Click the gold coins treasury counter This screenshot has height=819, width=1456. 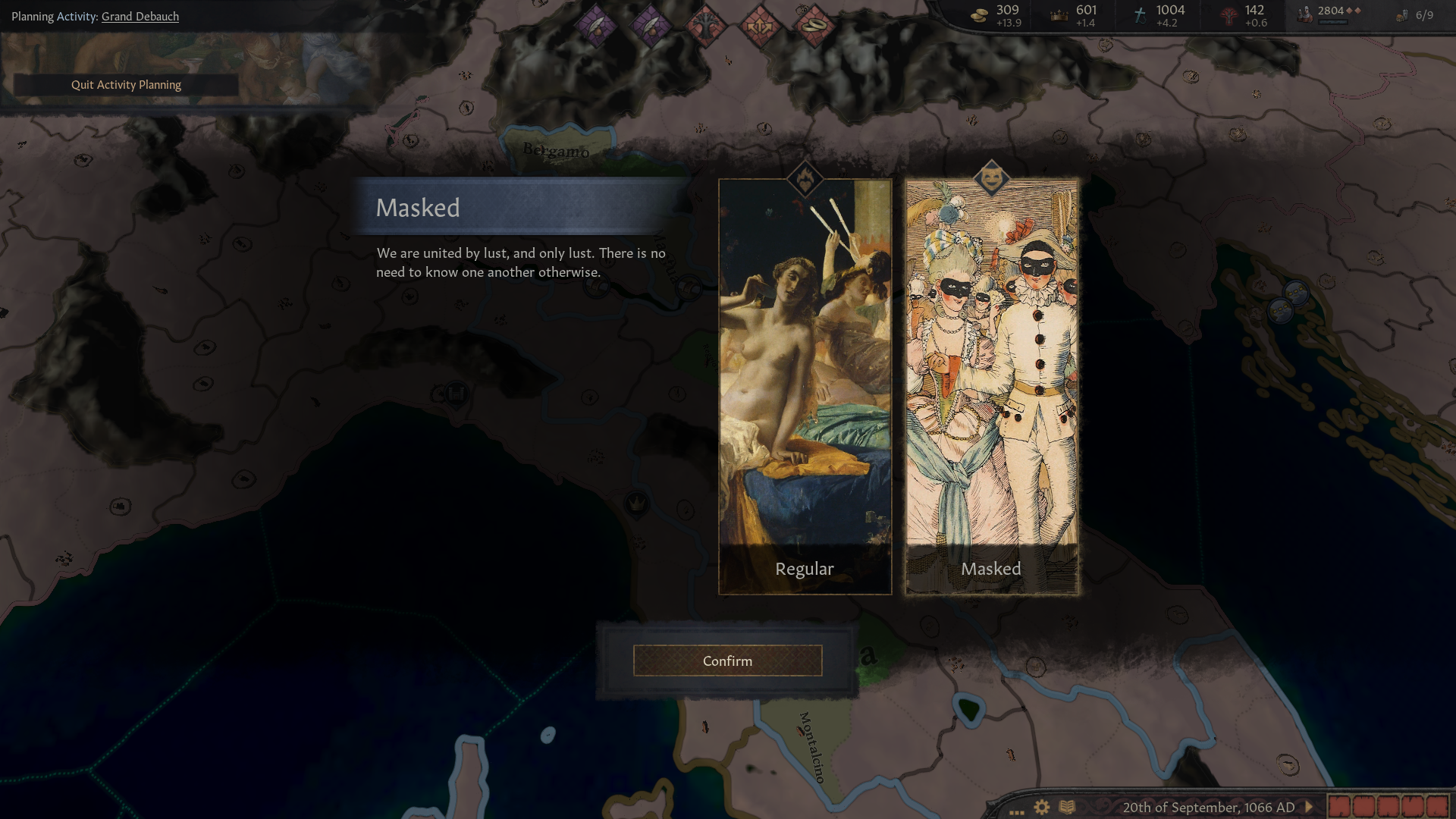[997, 15]
